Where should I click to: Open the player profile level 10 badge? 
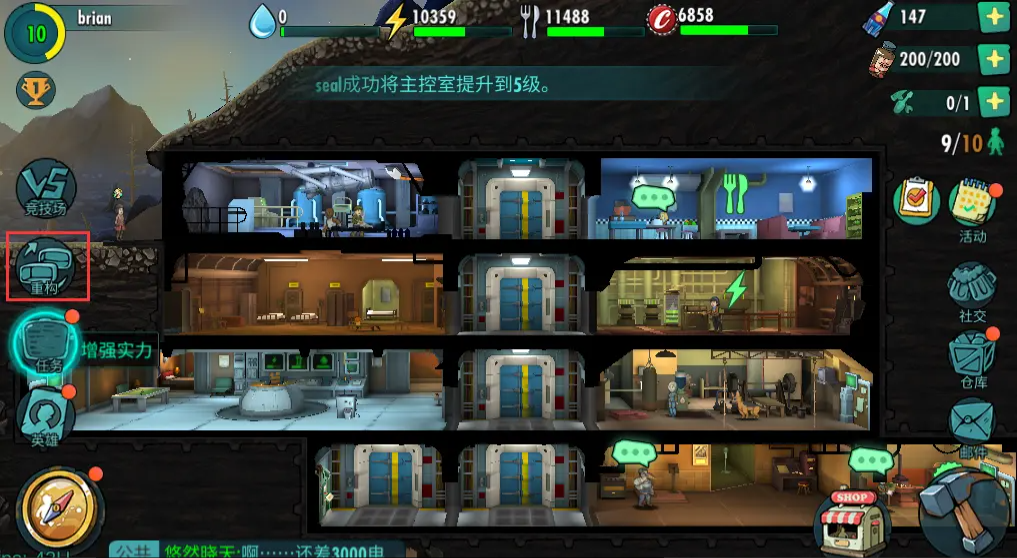pyautogui.click(x=36, y=31)
